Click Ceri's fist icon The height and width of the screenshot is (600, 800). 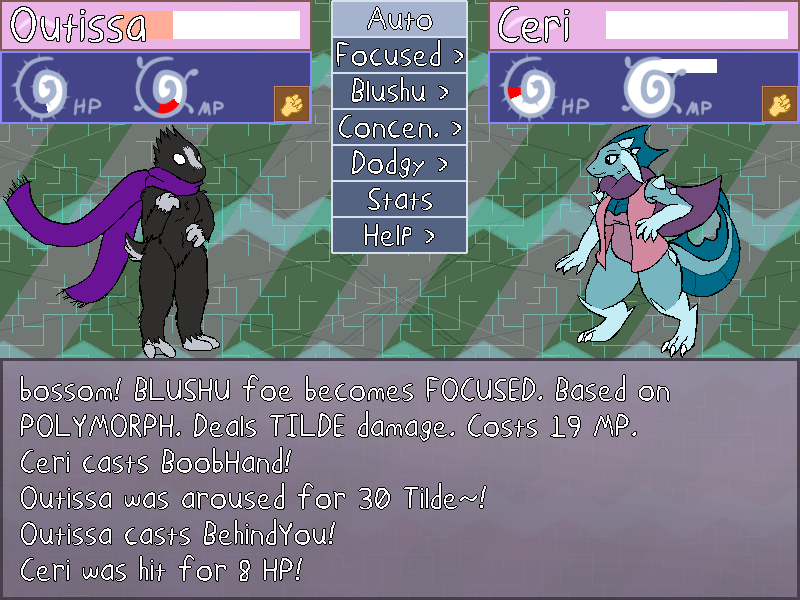[777, 103]
